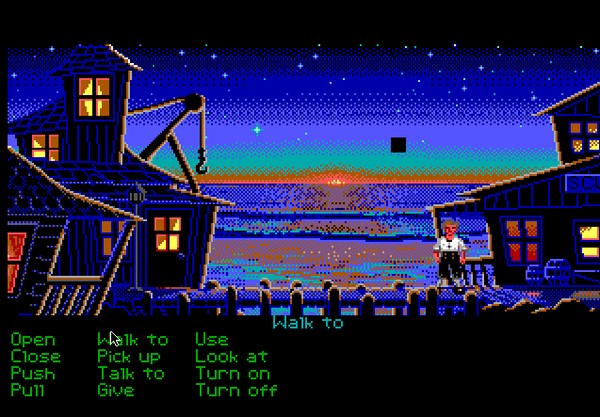Choose the Turn on verb
This screenshot has width=600, height=417.
[x=233, y=374]
